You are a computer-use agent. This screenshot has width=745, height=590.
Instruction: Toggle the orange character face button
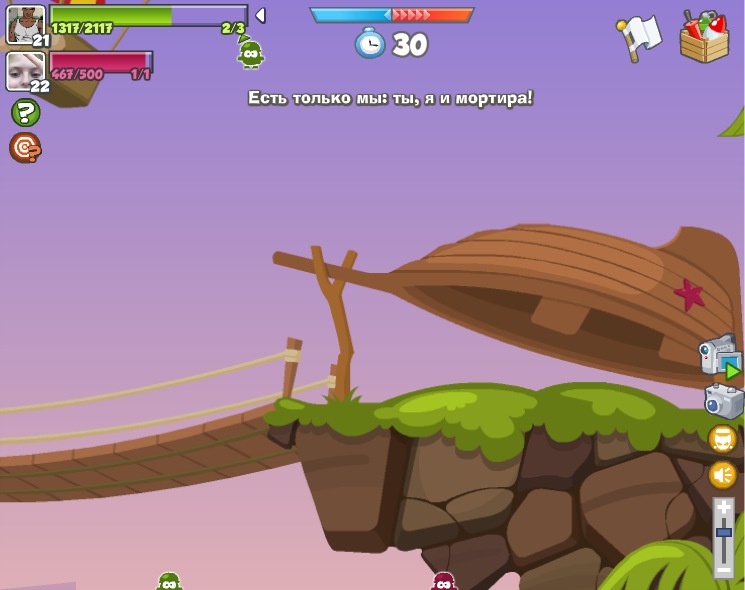point(722,439)
